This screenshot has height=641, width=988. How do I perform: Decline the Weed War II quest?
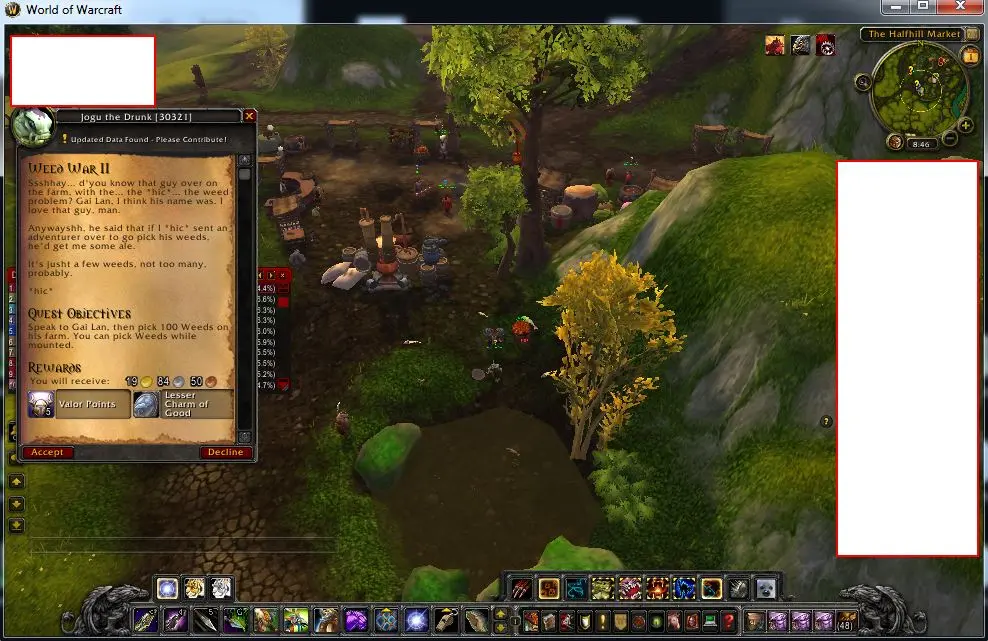pyautogui.click(x=225, y=452)
